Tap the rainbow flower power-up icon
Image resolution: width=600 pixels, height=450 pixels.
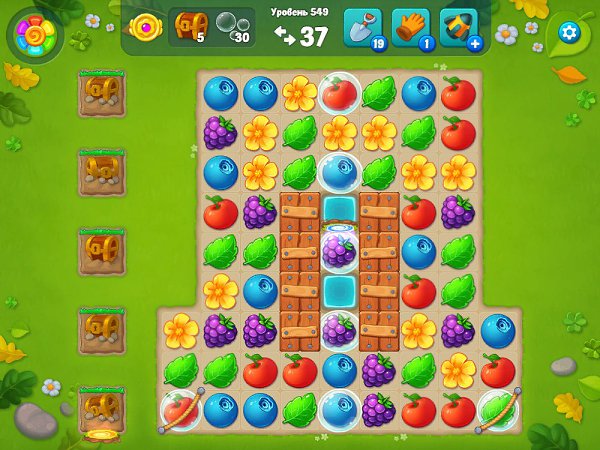(x=35, y=36)
